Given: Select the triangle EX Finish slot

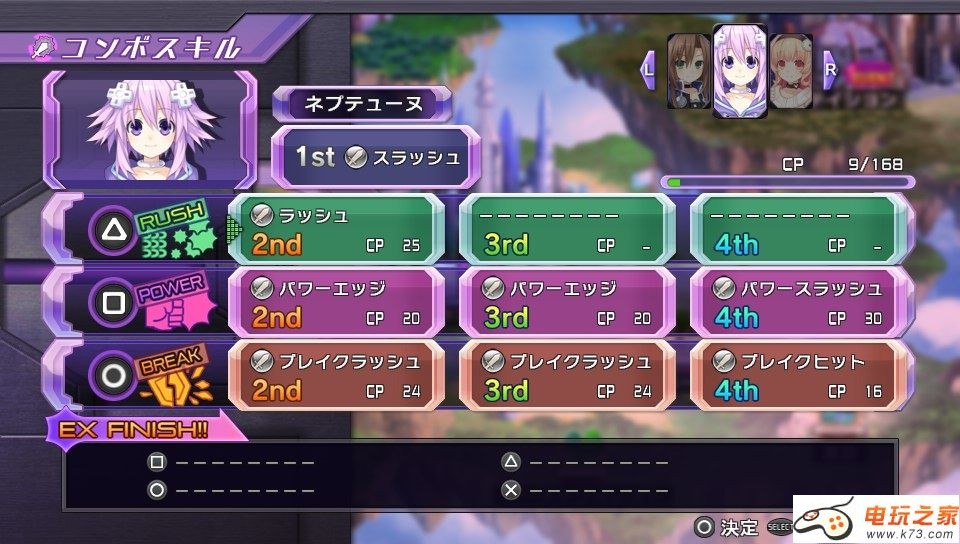Looking at the screenshot, I should pyautogui.click(x=586, y=462).
